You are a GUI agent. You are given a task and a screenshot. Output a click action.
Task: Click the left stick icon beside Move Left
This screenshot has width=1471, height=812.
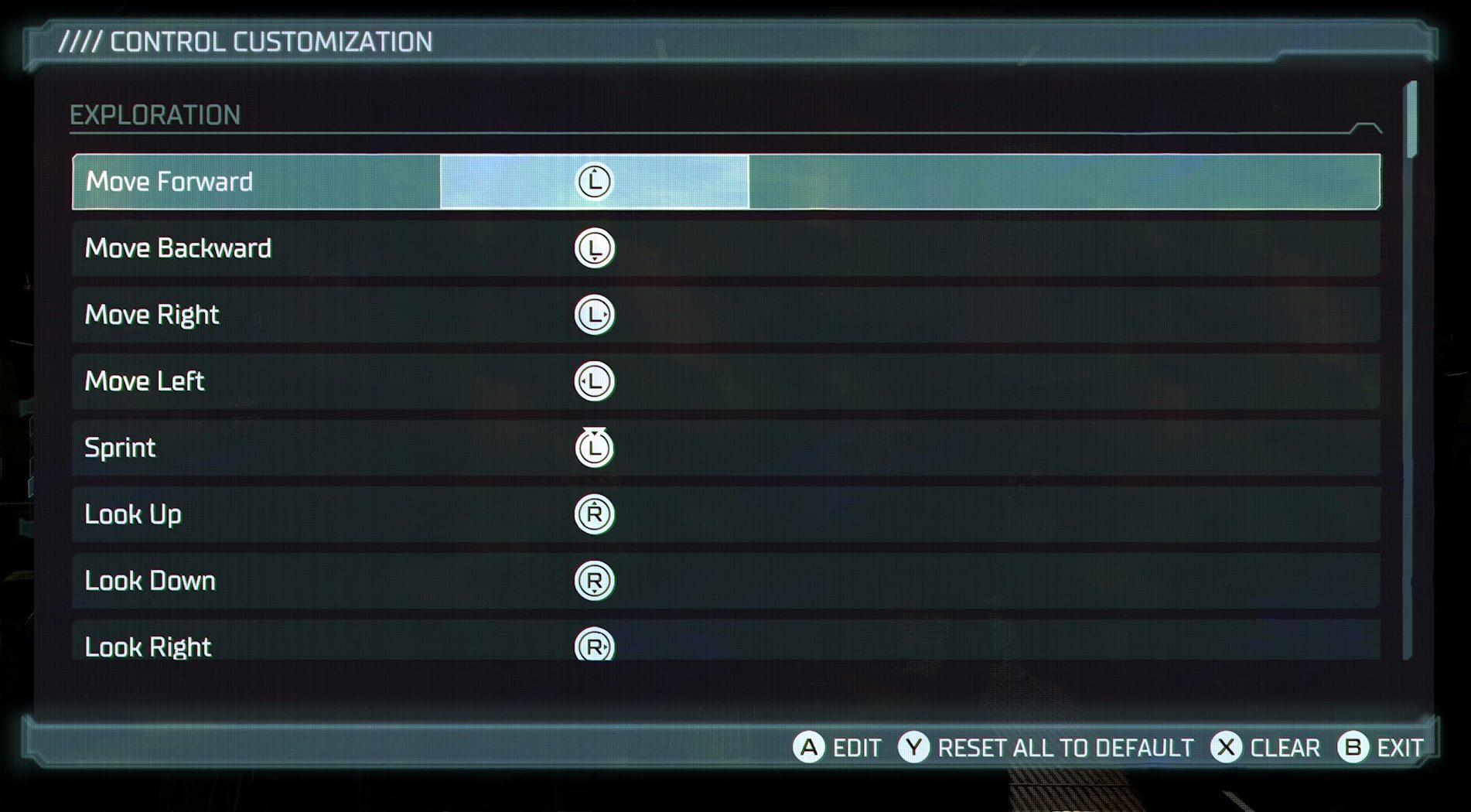593,380
